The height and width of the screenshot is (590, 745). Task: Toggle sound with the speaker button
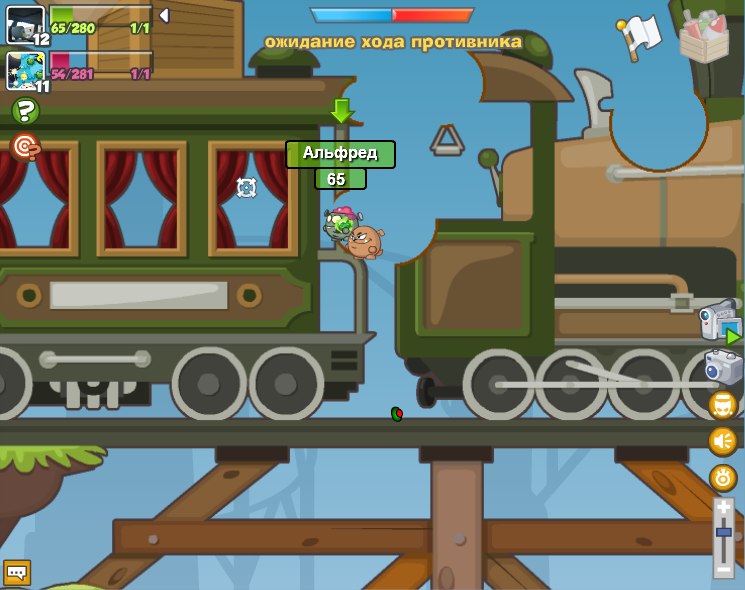722,441
